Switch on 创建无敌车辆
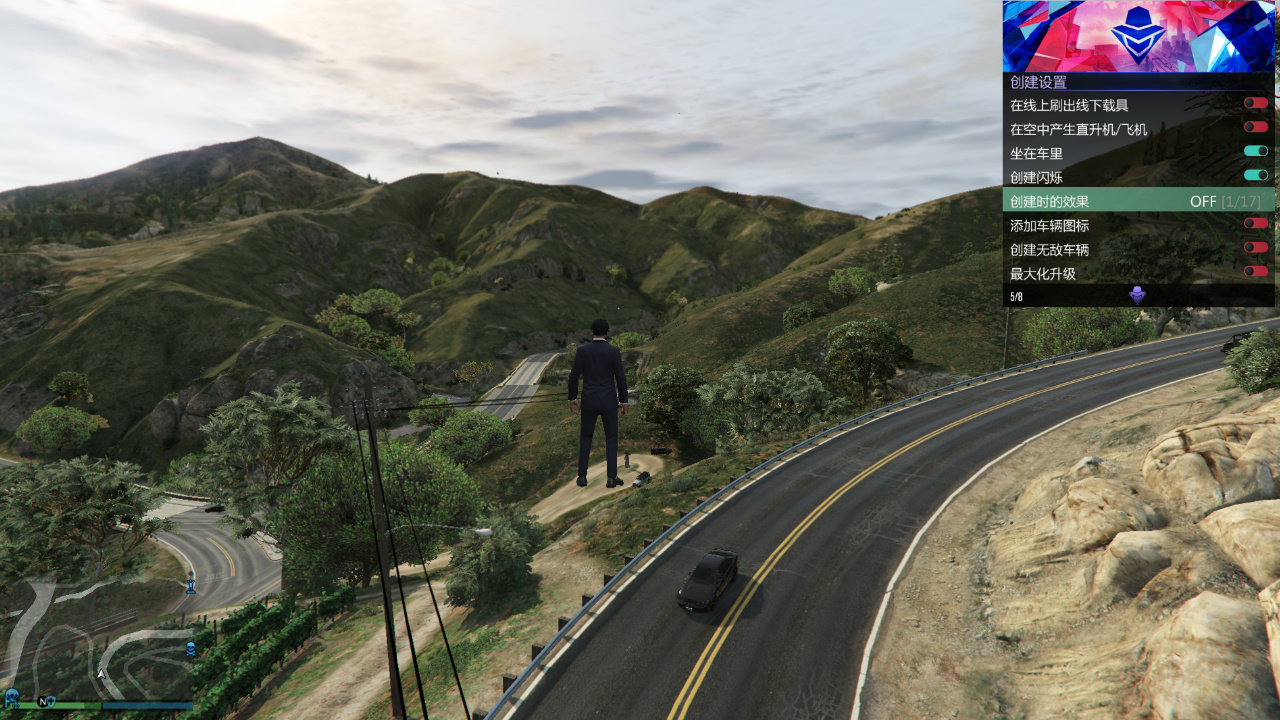The image size is (1280, 720). pyautogui.click(x=1255, y=247)
